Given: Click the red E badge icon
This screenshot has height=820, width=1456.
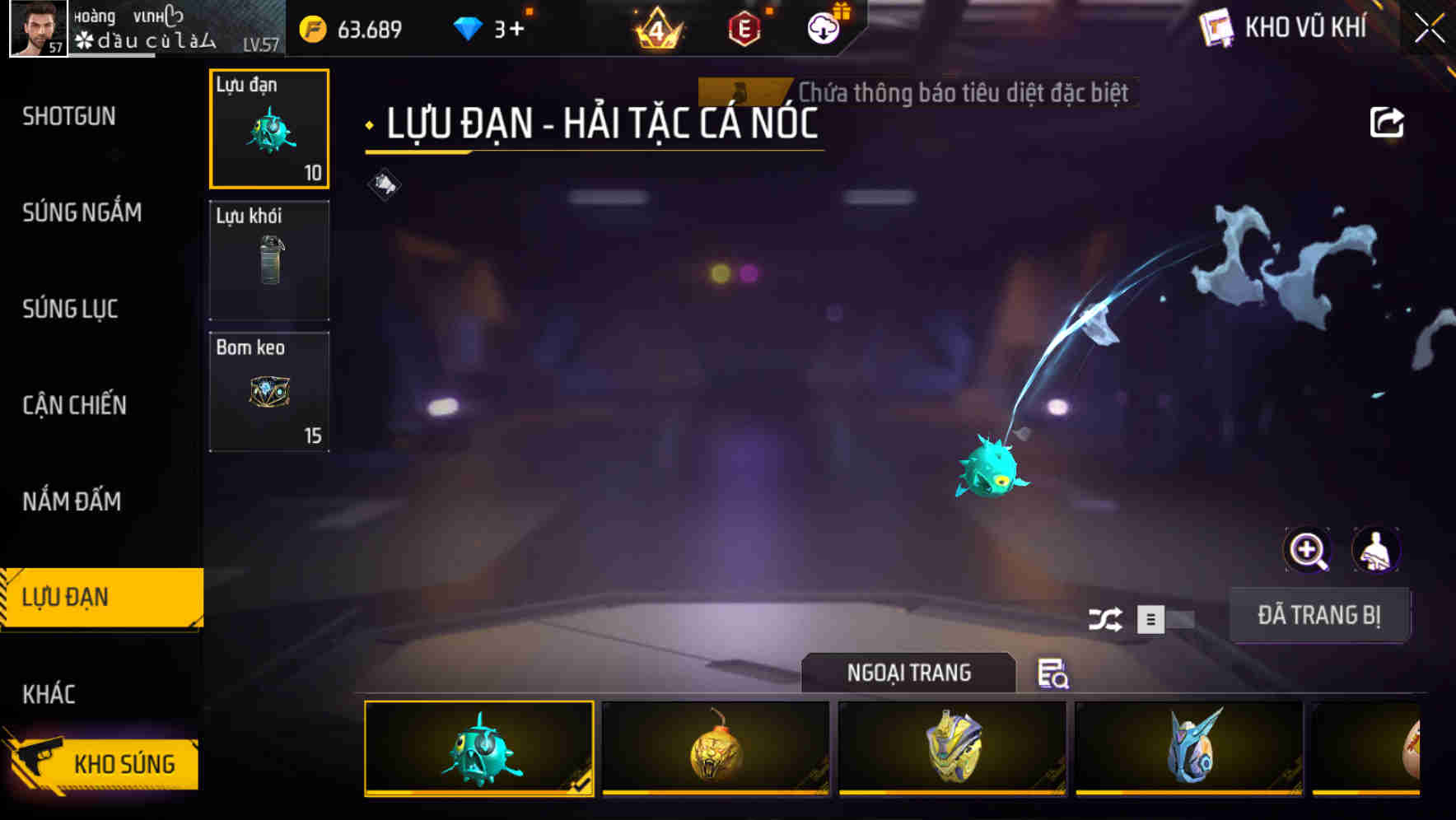Looking at the screenshot, I should (x=745, y=30).
